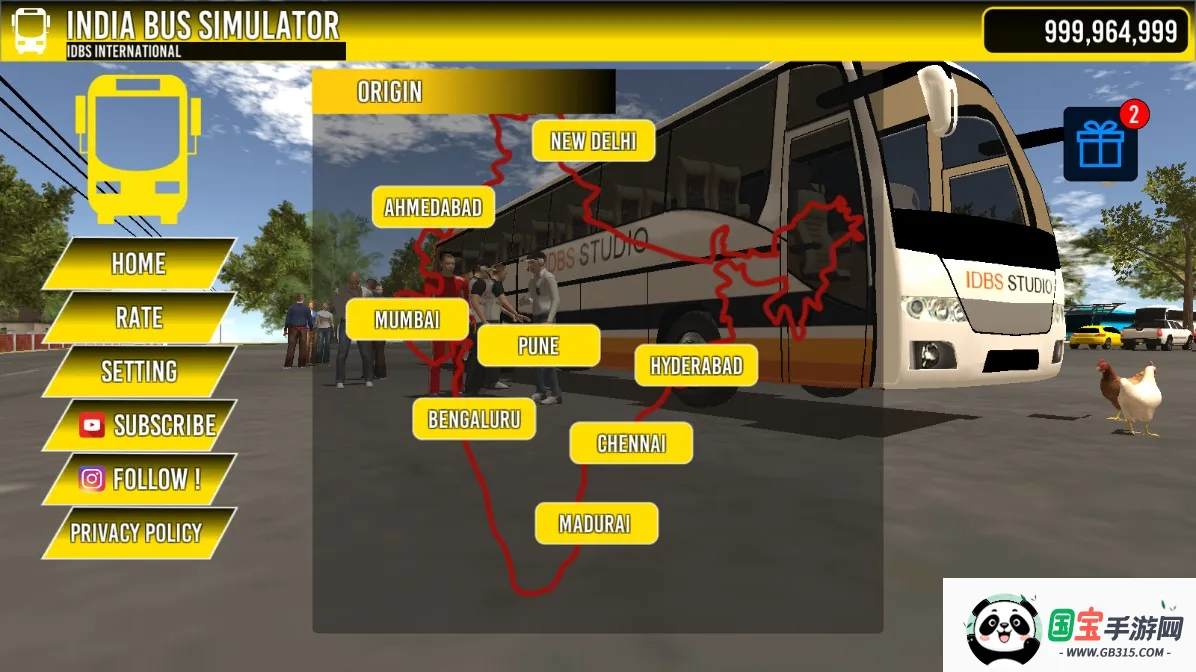Viewport: 1196px width, 672px height.
Task: Open the Home menu entry
Action: (x=139, y=264)
